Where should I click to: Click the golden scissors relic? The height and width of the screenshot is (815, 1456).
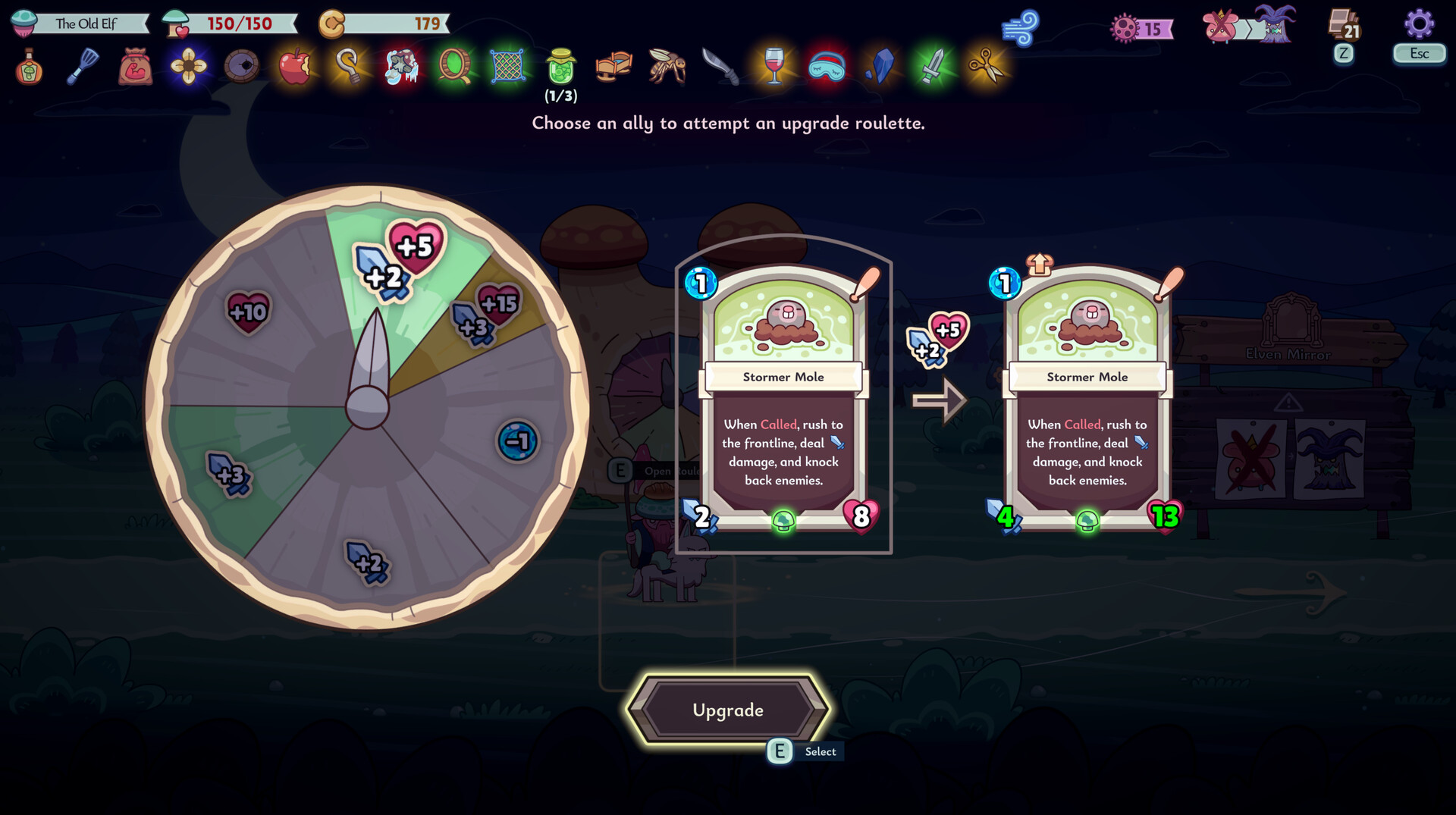986,67
